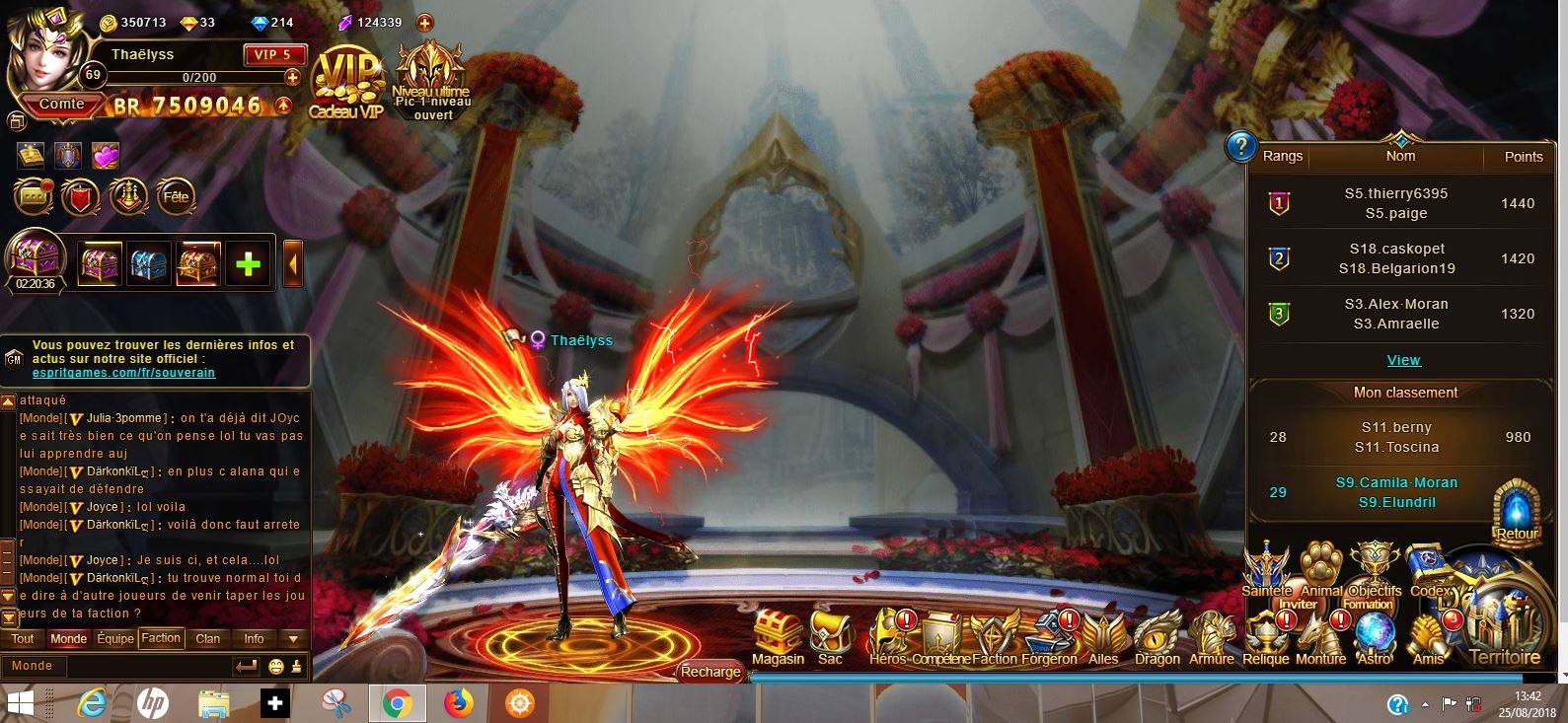Select the Tout chat tab
Image resolution: width=1568 pixels, height=723 pixels.
point(23,638)
